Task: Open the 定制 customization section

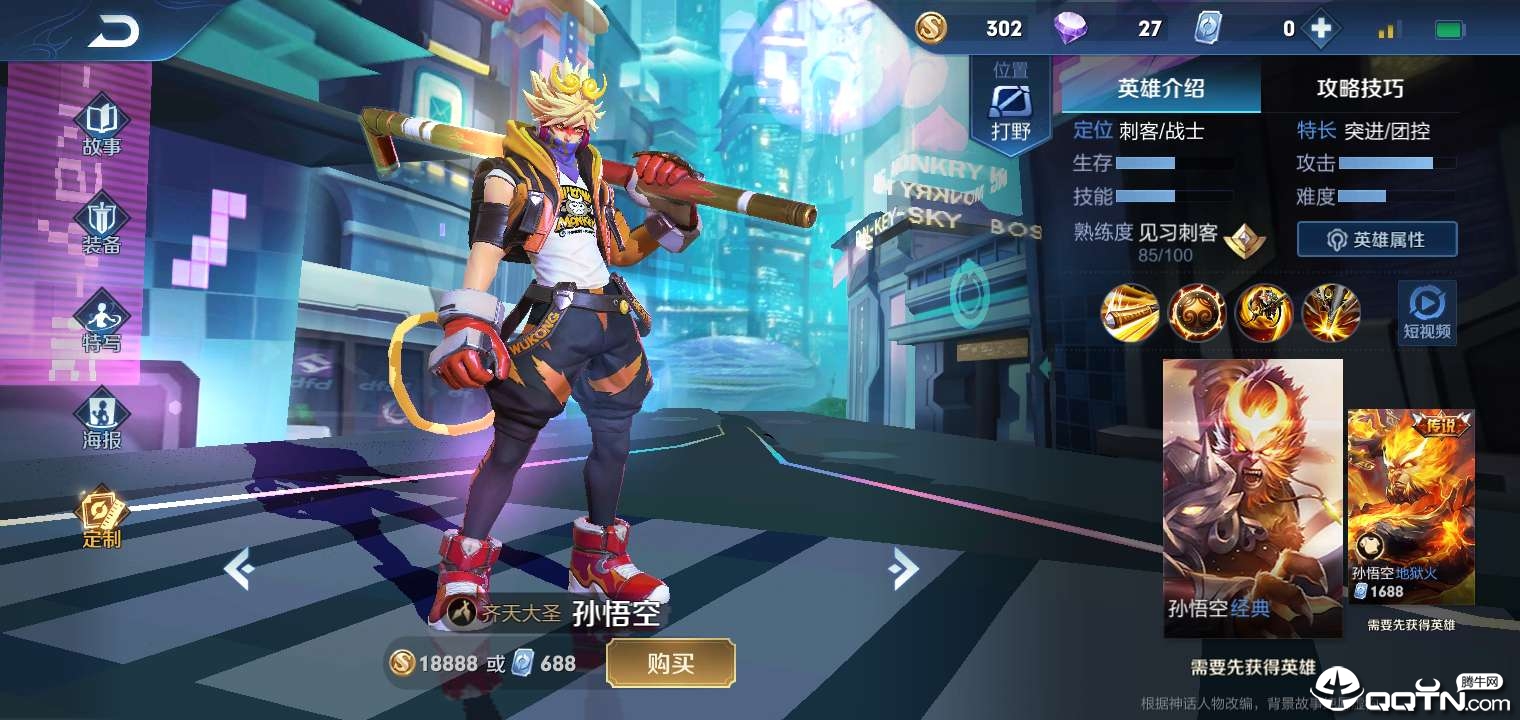Action: (102, 517)
